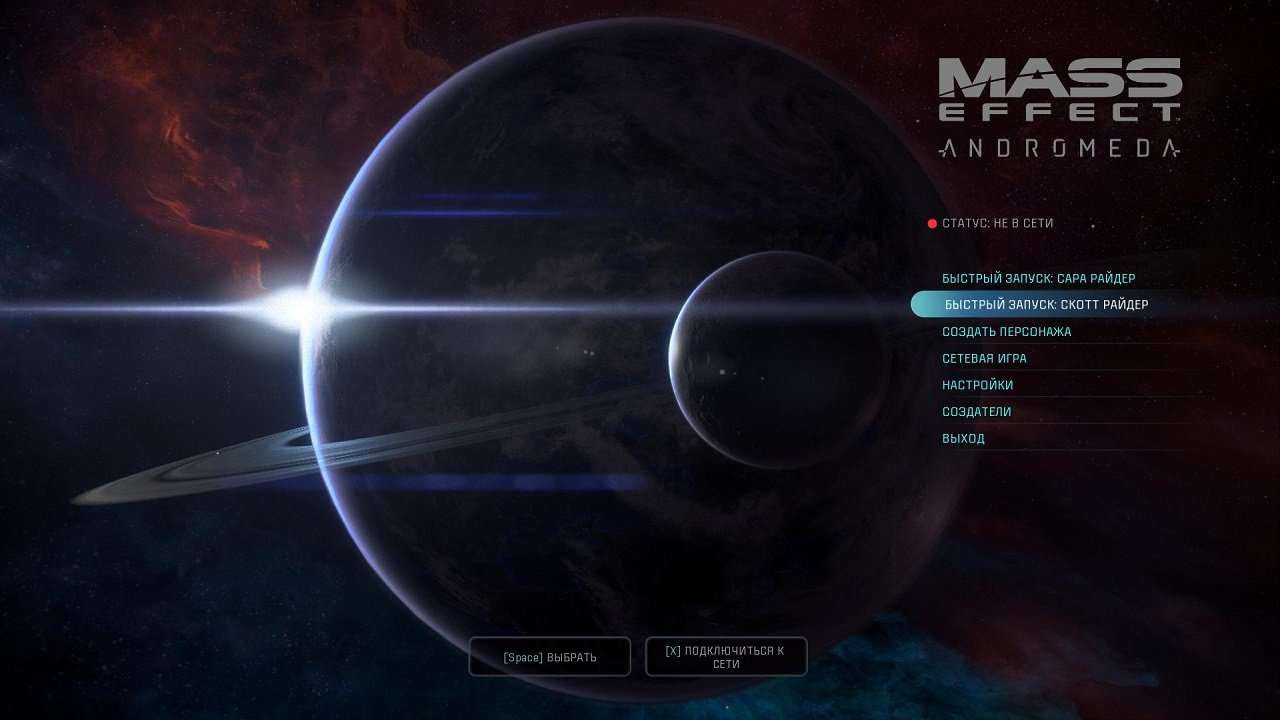
Task: Open the 'СЕТЕВАЯ ИГРА' multiplayer option
Action: click(984, 358)
